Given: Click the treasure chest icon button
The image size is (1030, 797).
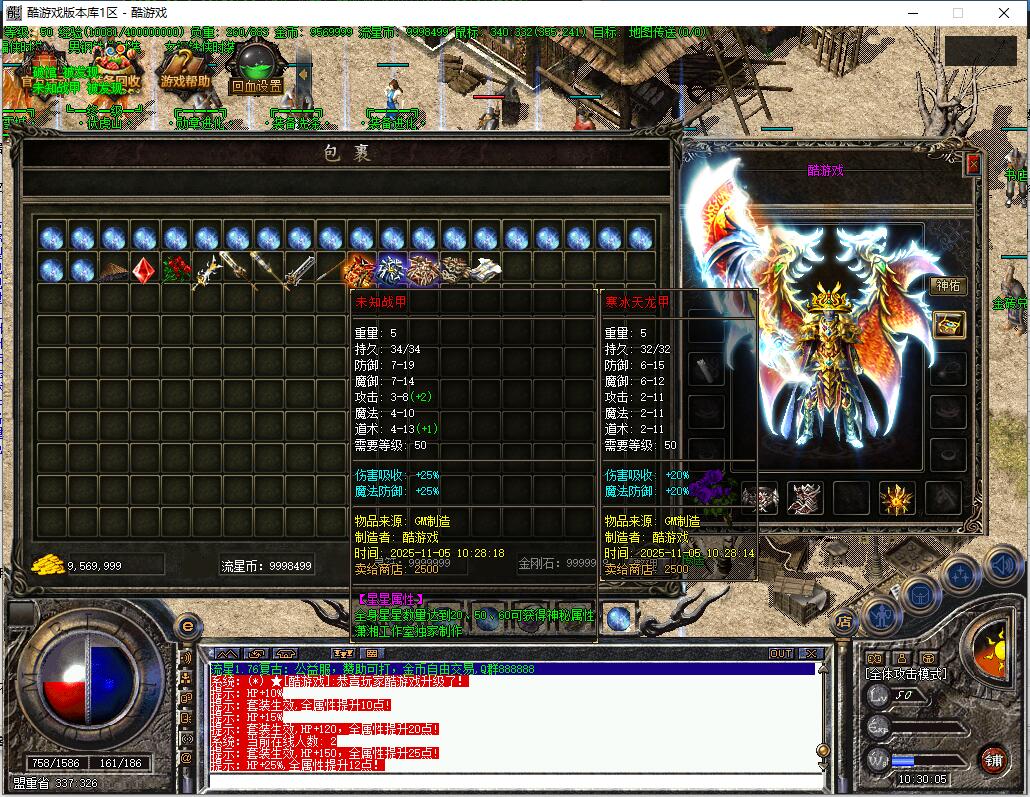Looking at the screenshot, I should point(948,324).
